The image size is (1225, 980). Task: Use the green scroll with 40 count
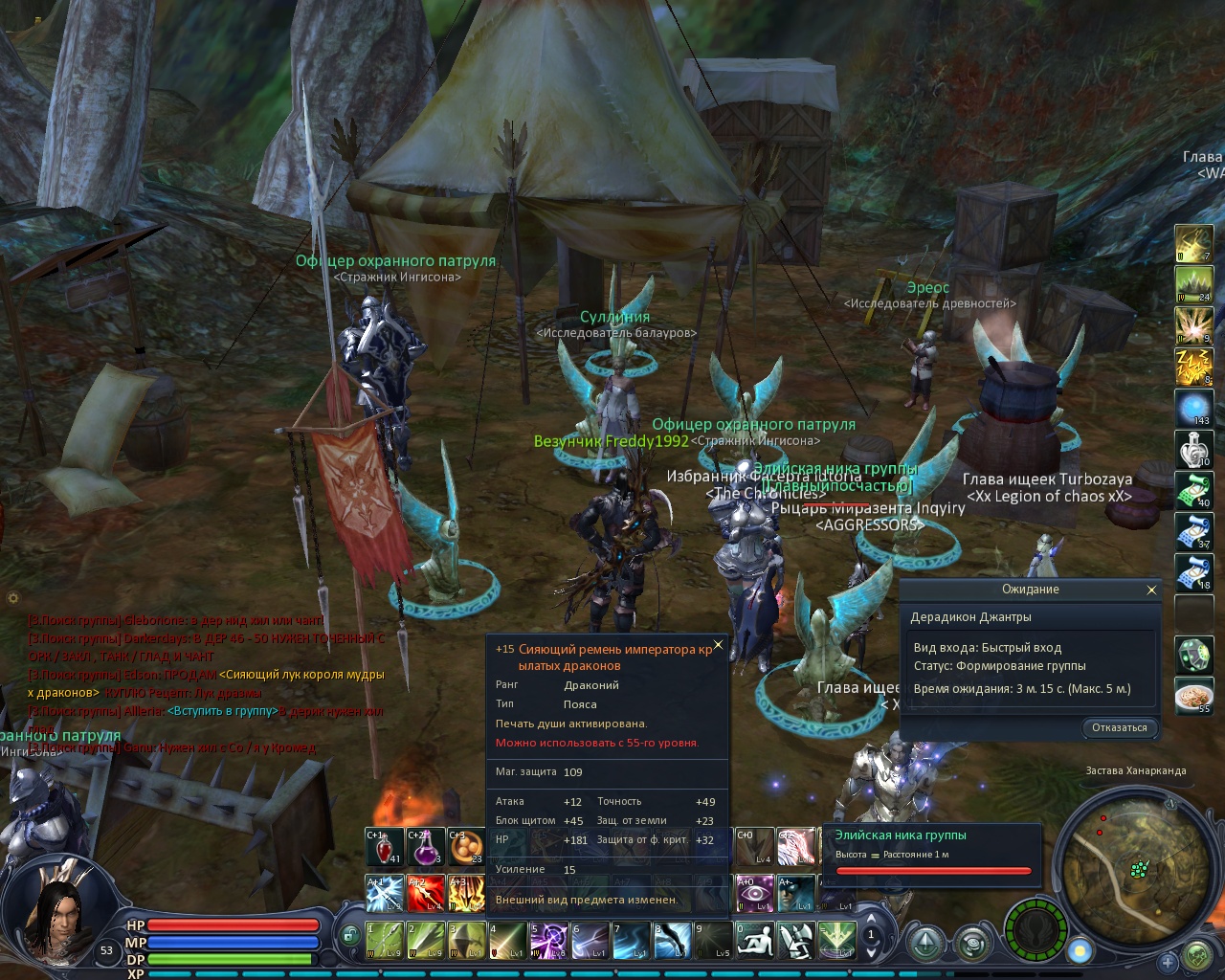coord(1193,491)
